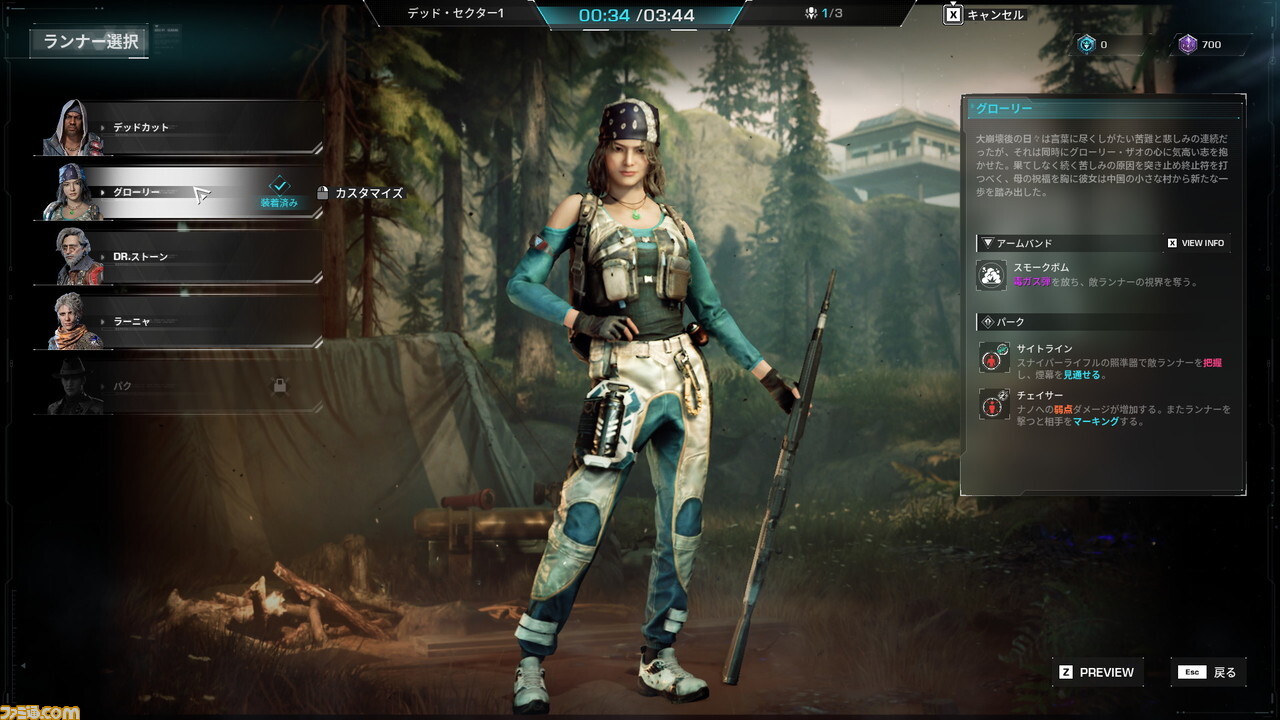This screenshot has height=720, width=1280.
Task: Select the スモークボム armband icon
Action: pyautogui.click(x=992, y=275)
